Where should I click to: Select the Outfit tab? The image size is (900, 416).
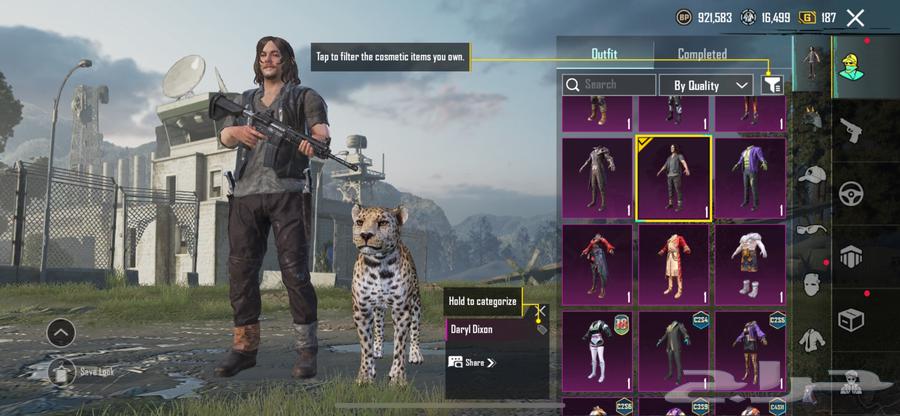pos(604,54)
